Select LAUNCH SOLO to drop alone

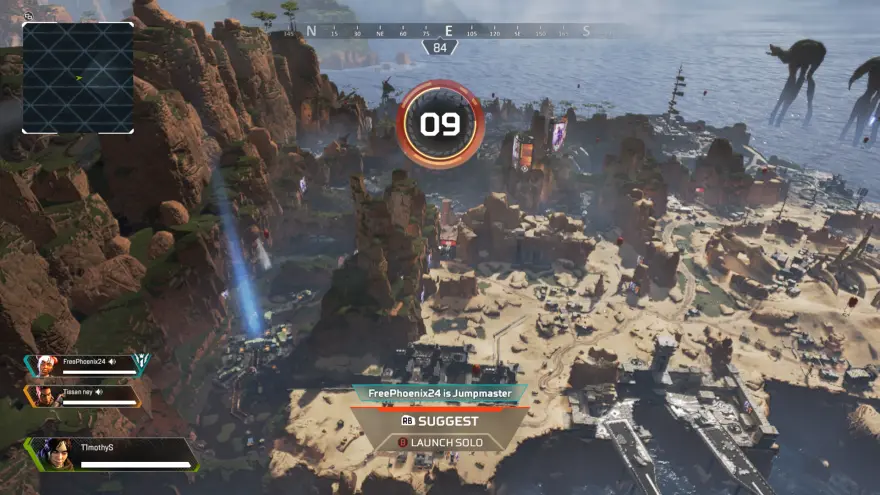(x=440, y=442)
